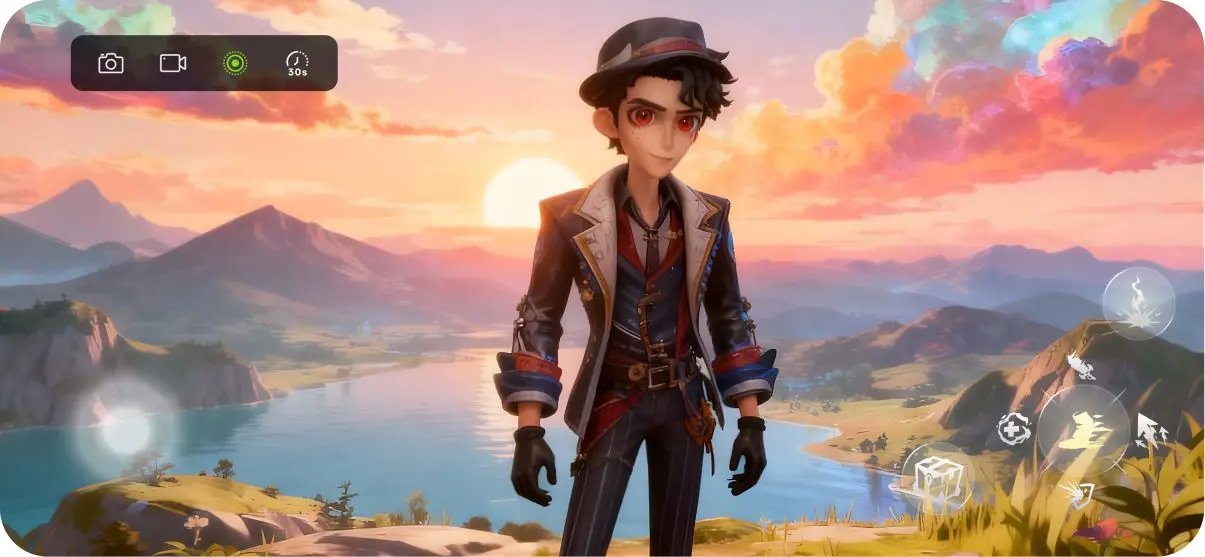The height and width of the screenshot is (557, 1205).
Task: Activate the small skill icon above the dash button
Action: [x=1080, y=367]
